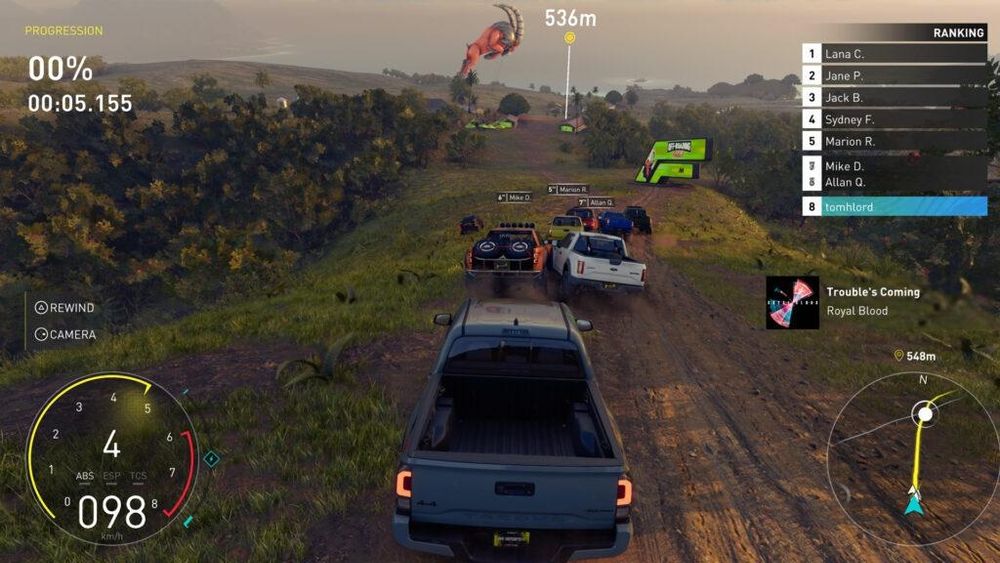Select Marion R. in the ranking list
This screenshot has height=563, width=1000.
(894, 142)
